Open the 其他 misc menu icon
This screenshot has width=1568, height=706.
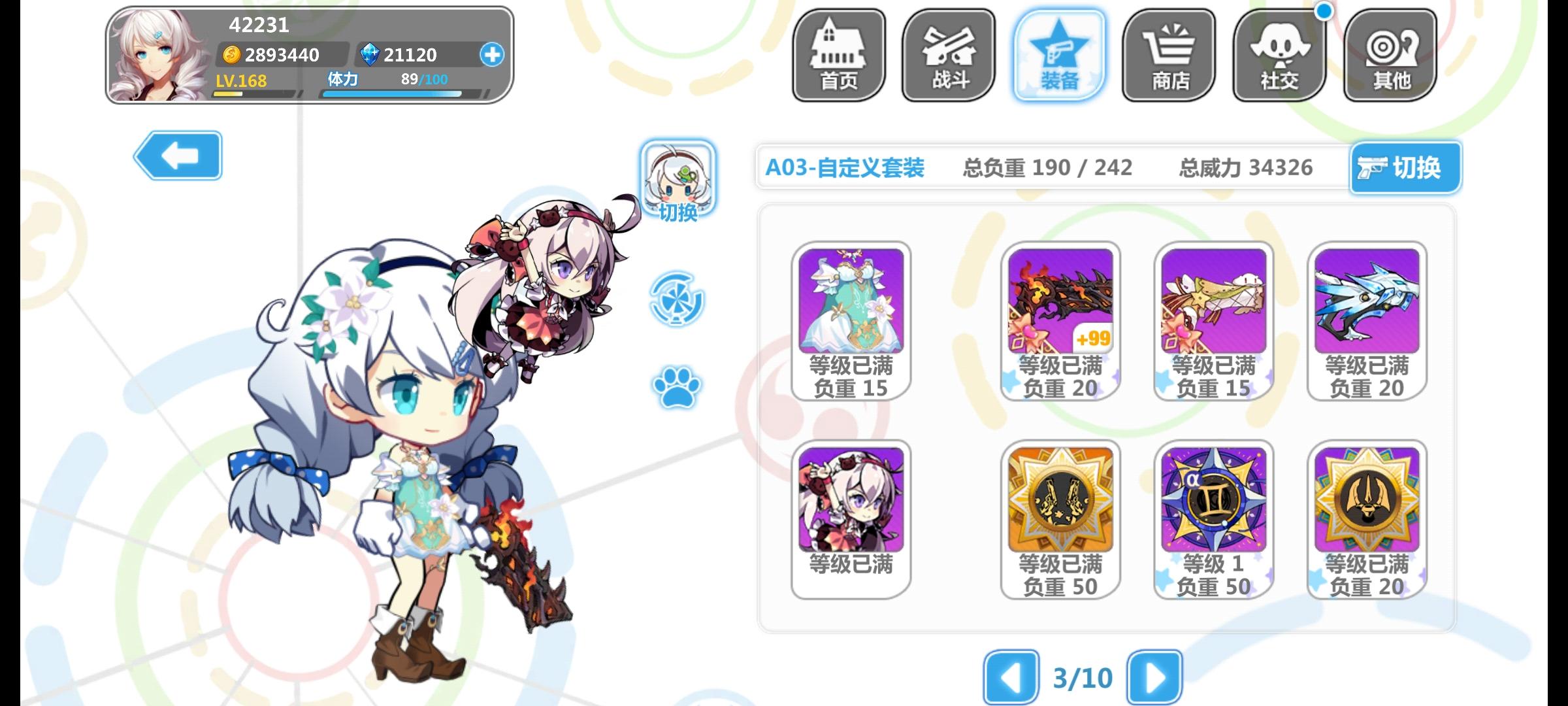[1389, 56]
